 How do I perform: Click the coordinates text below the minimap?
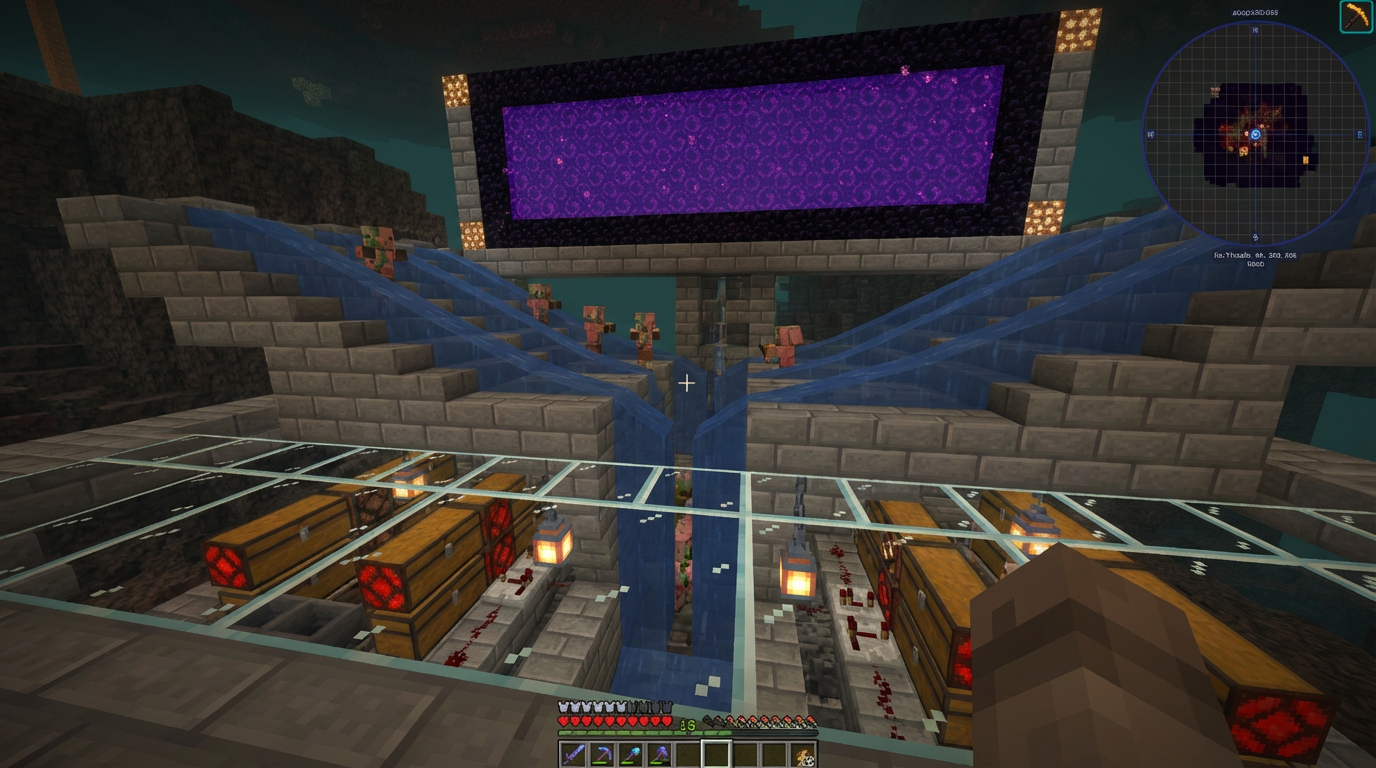click(1253, 256)
